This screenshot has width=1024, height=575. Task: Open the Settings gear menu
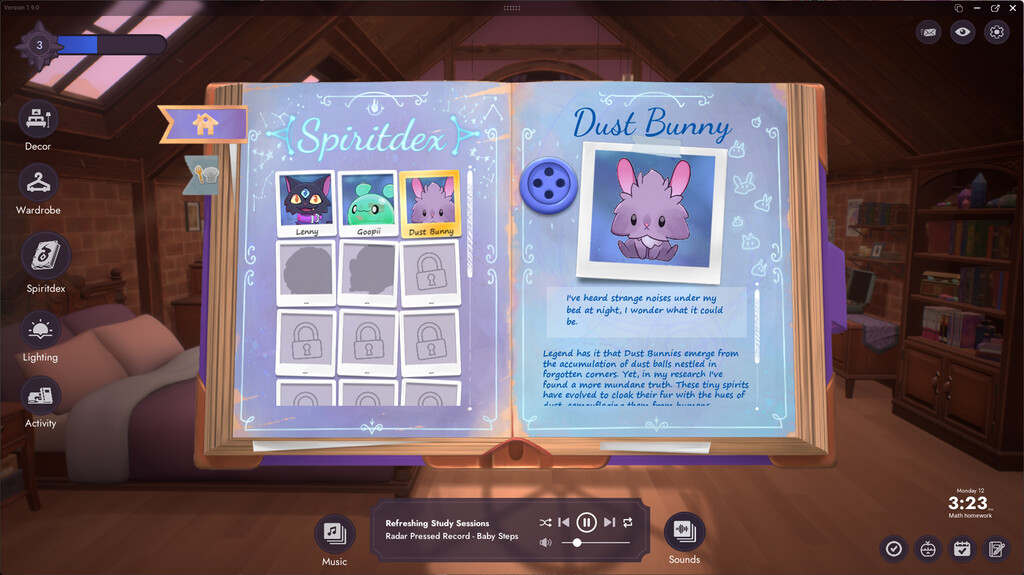pyautogui.click(x=996, y=32)
